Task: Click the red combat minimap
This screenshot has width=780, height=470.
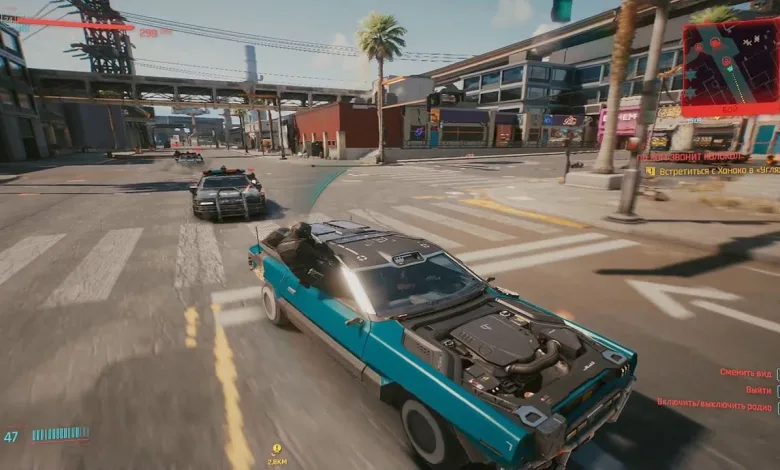Action: click(x=731, y=66)
